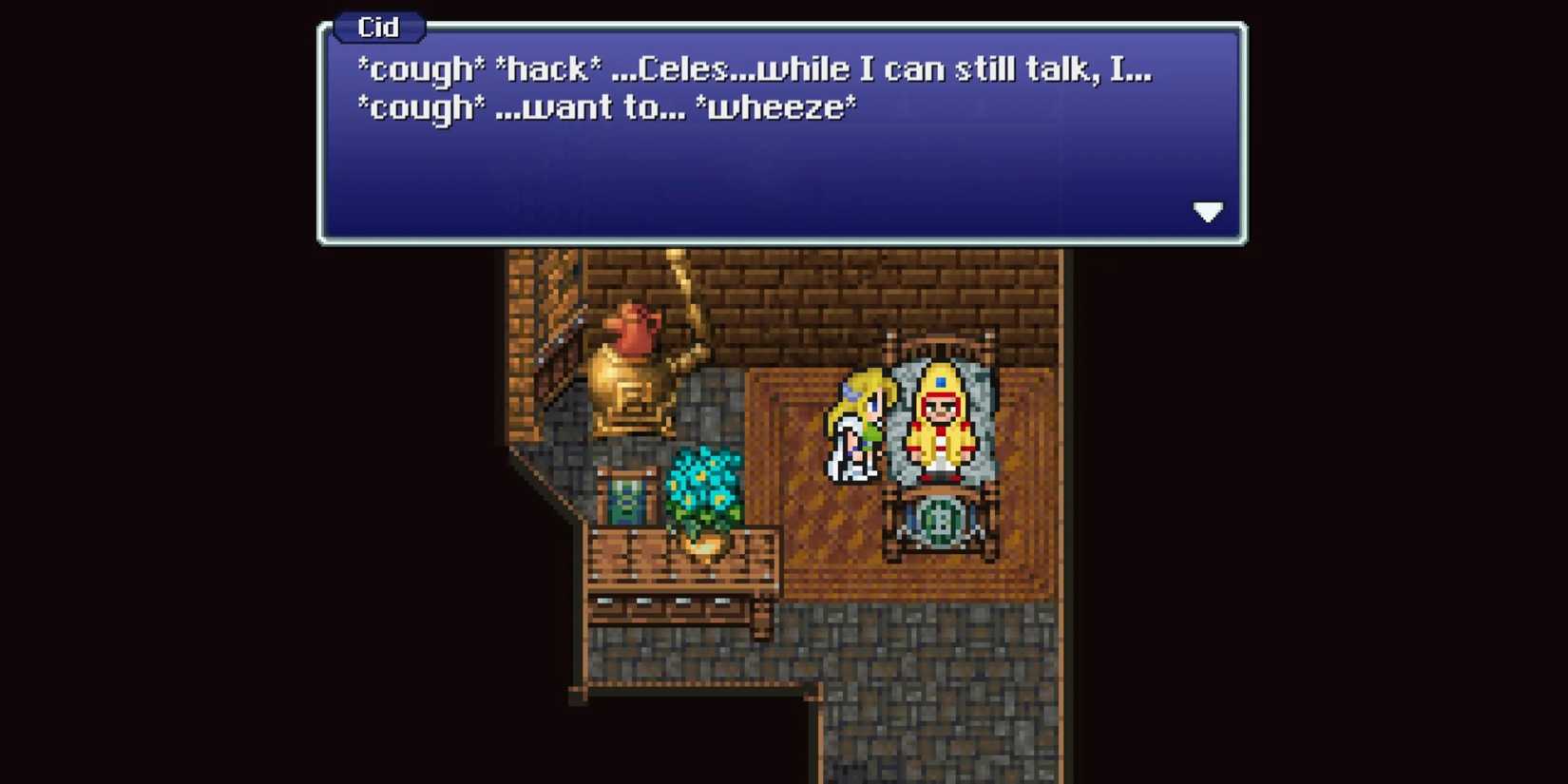This screenshot has height=784, width=1568.
Task: Click the green clock at the bed's foot
Action: 939,518
